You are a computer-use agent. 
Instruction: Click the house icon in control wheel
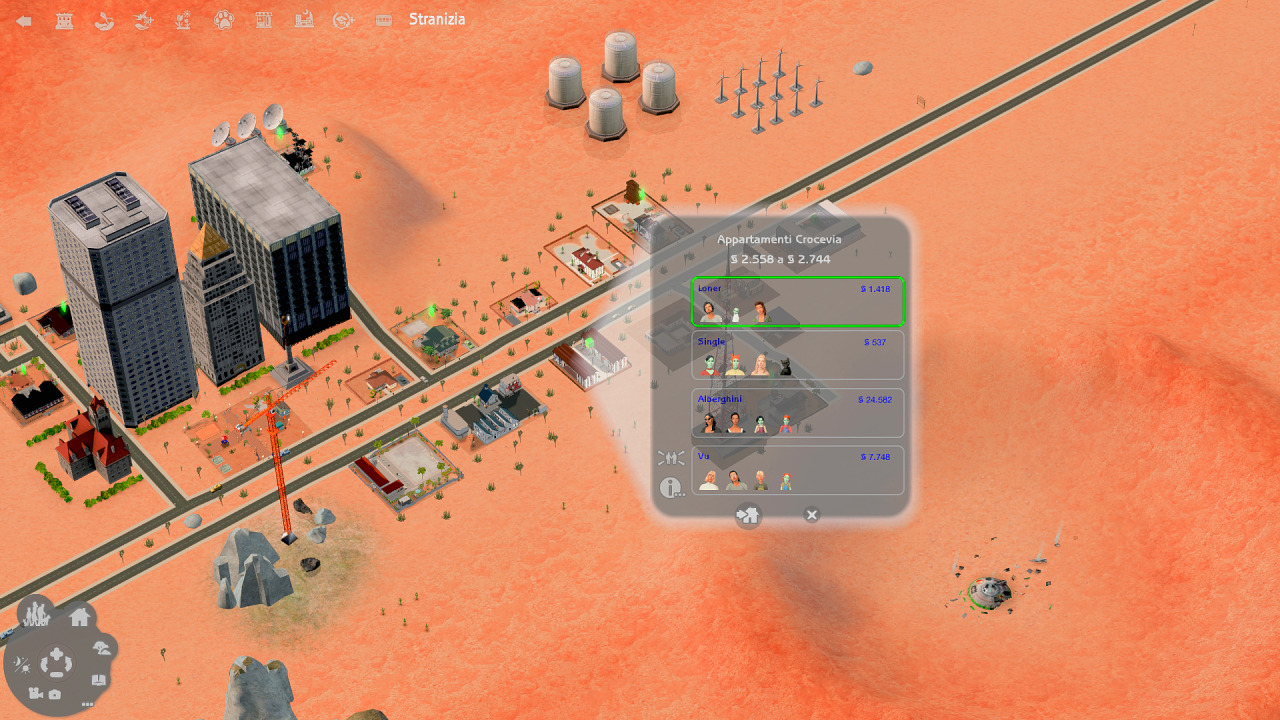(80, 616)
